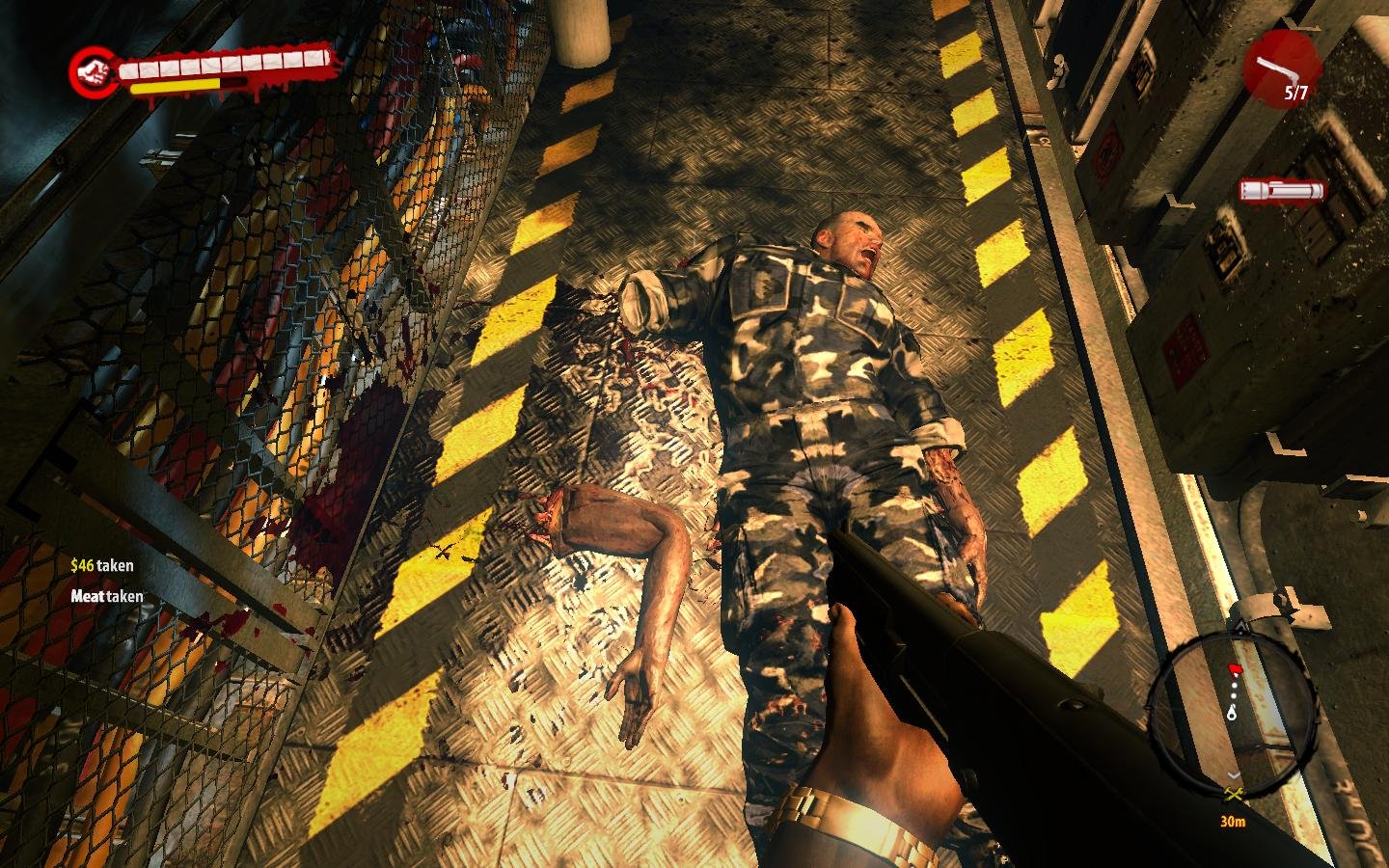Click the player position marker inside the minimap

1232,713
